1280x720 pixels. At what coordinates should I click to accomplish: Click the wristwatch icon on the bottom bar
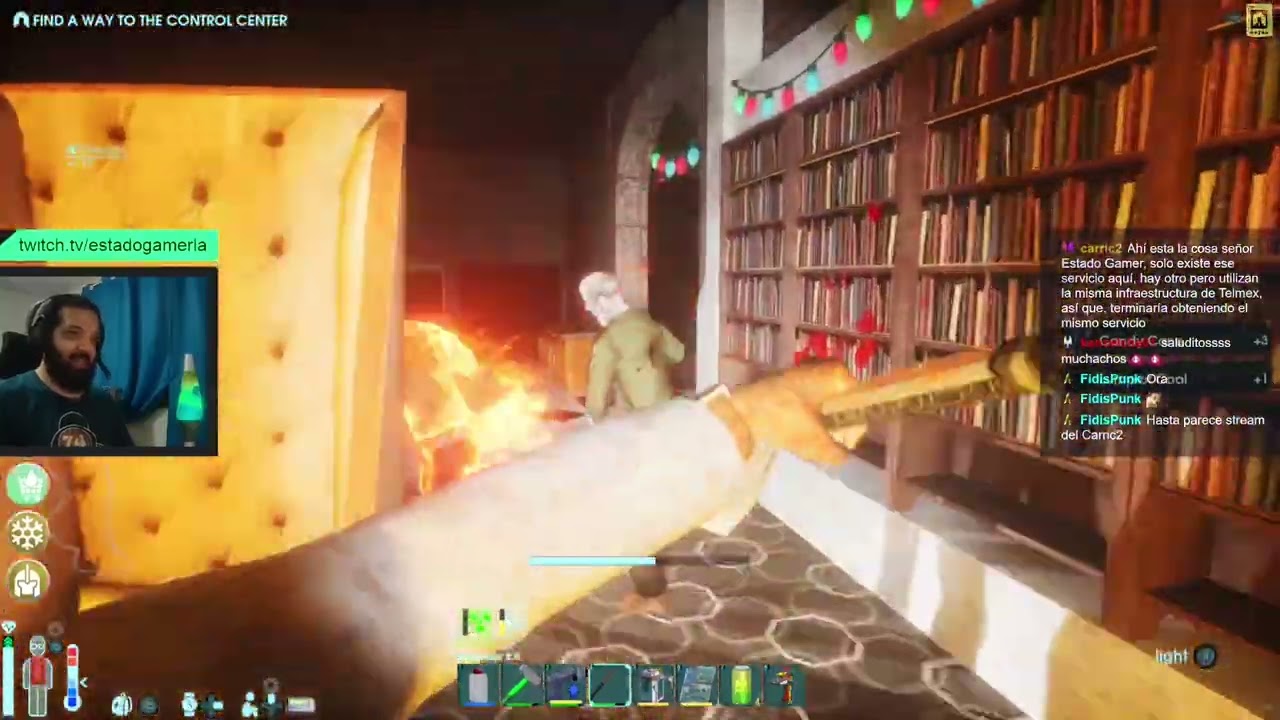coord(189,704)
